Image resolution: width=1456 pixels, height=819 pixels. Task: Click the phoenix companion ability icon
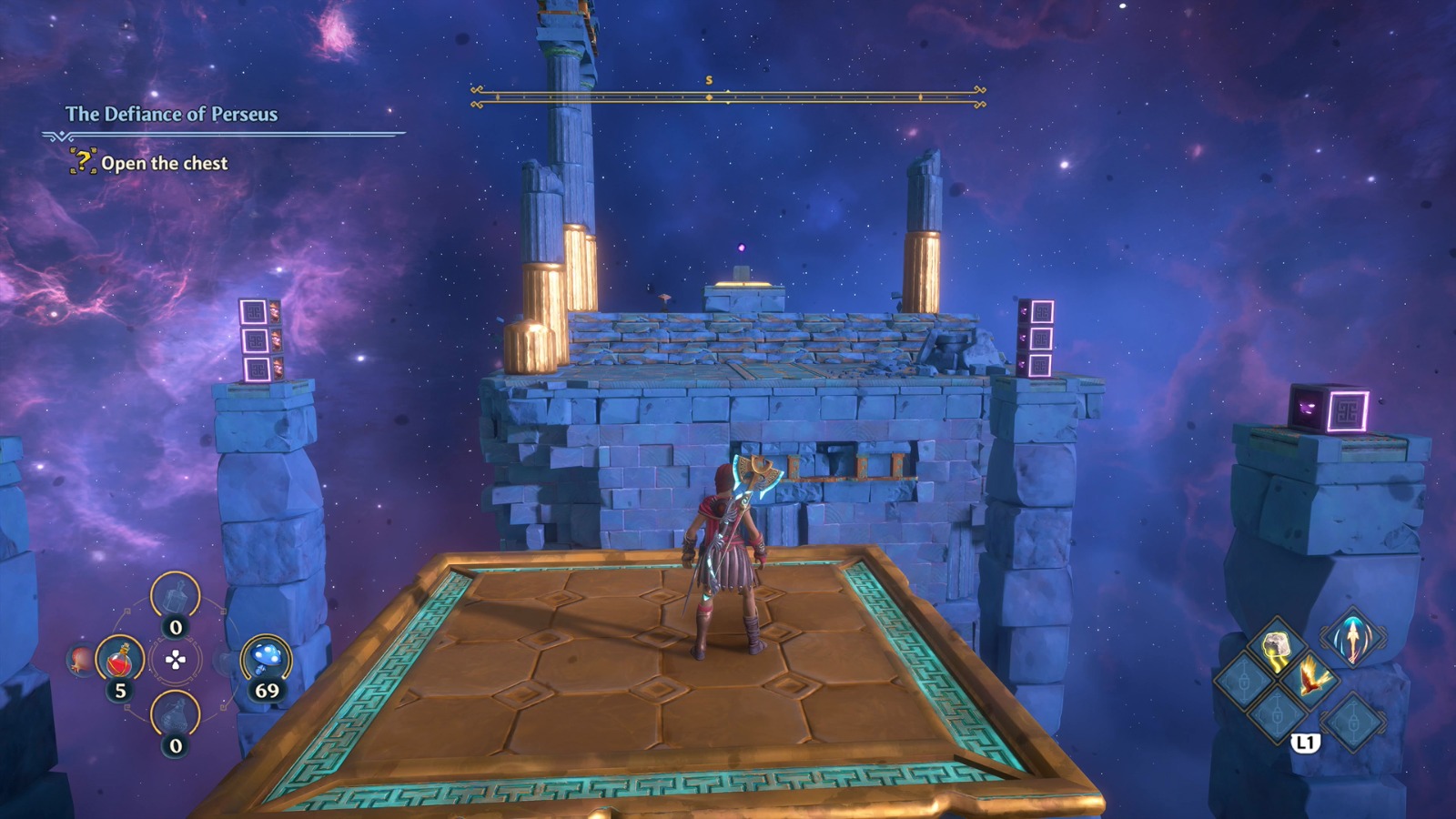pos(1310,679)
